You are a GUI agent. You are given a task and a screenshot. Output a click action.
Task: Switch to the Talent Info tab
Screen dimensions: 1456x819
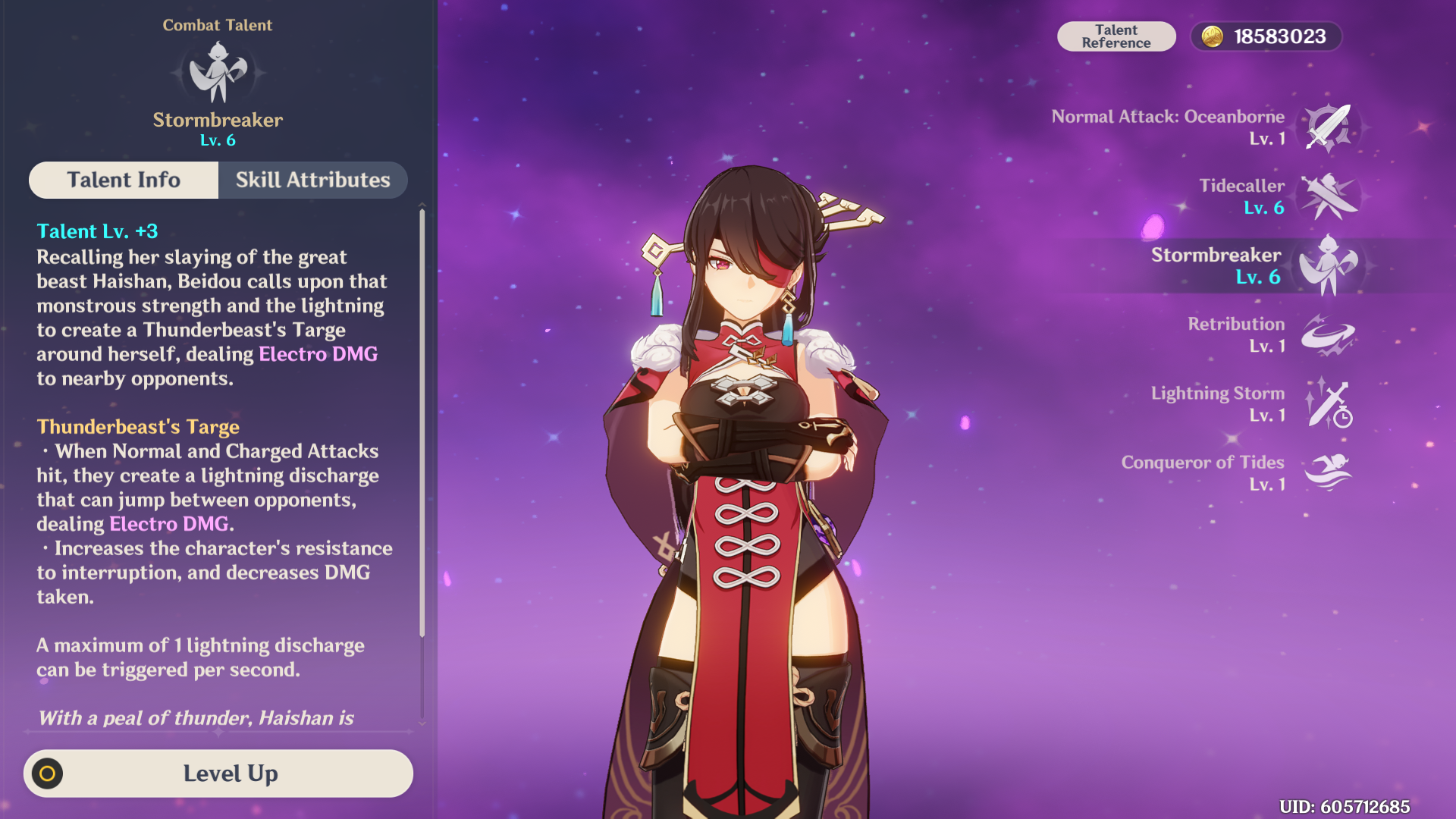click(x=124, y=180)
